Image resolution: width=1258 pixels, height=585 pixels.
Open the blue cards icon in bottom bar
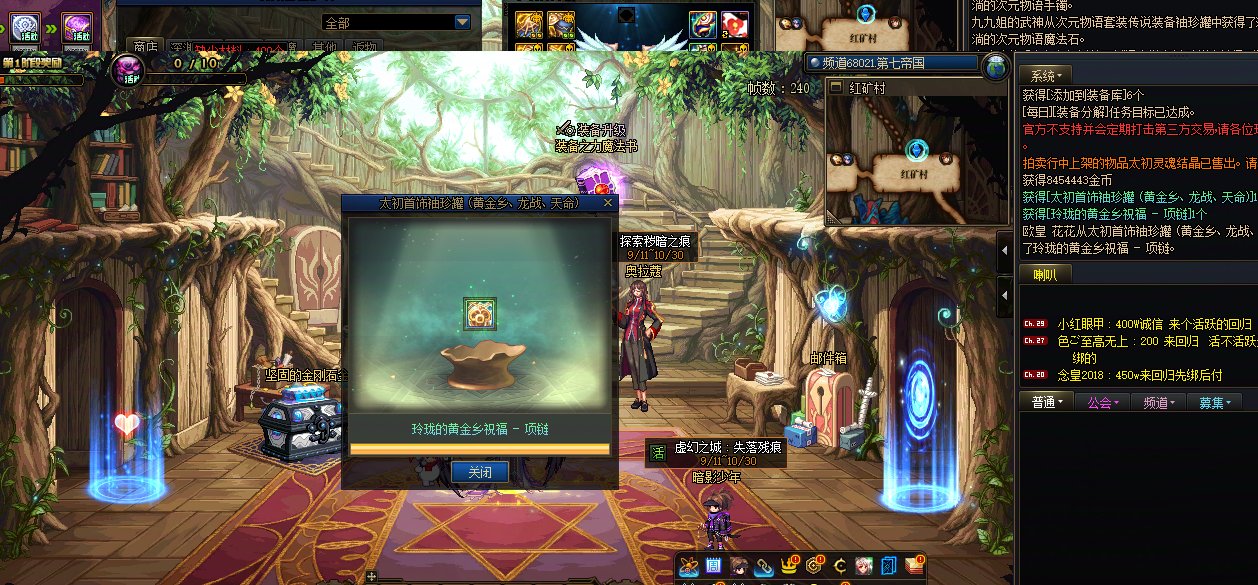pos(889,567)
